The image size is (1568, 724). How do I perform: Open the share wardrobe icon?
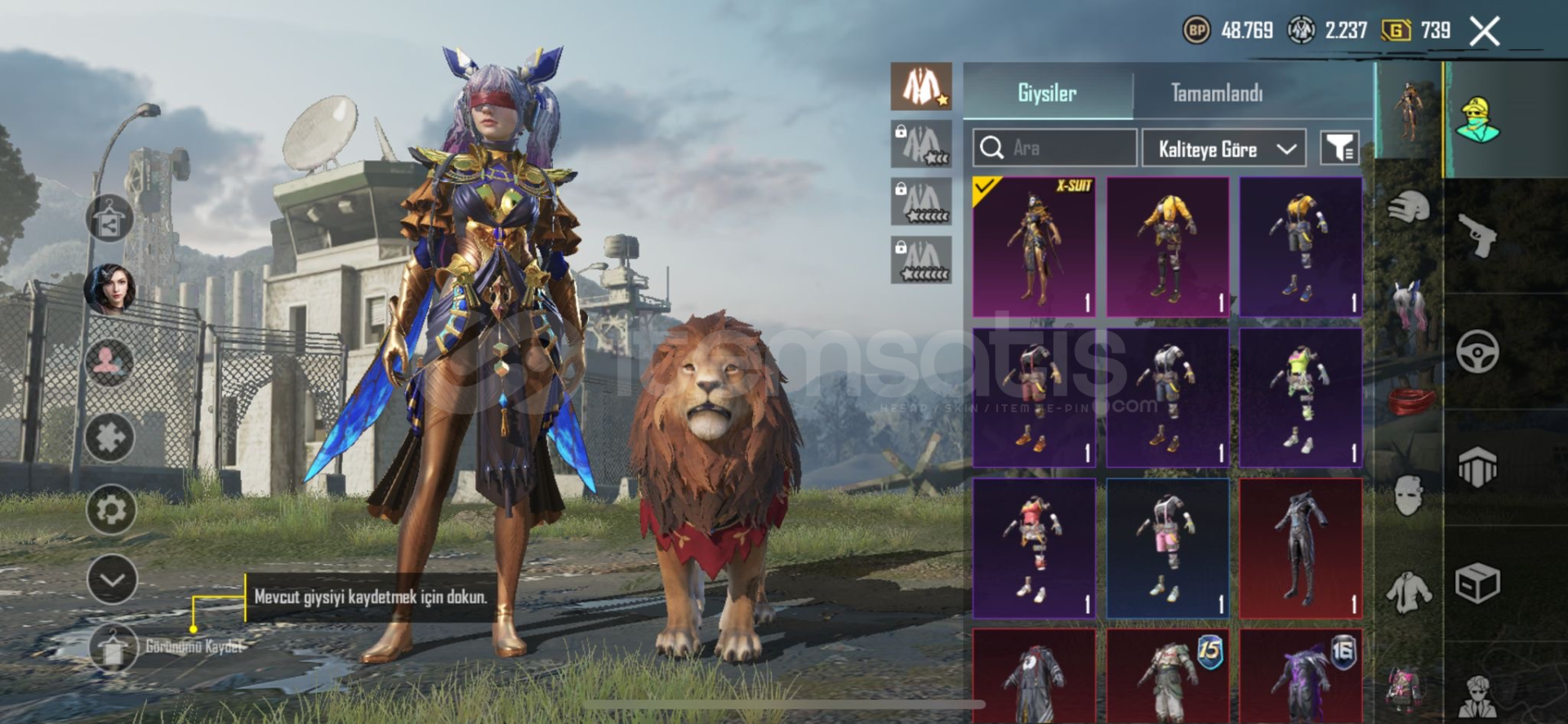pyautogui.click(x=109, y=219)
